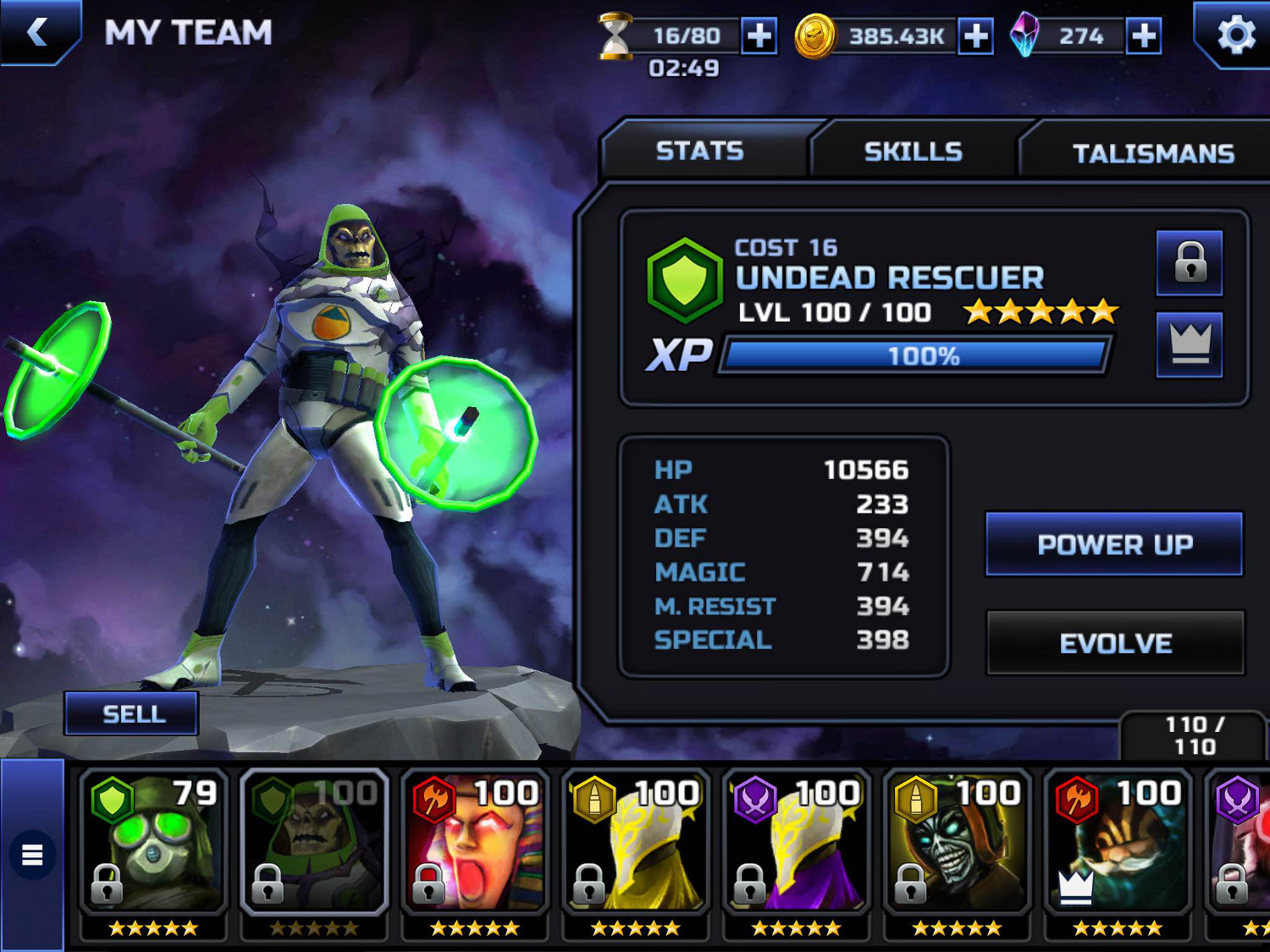1270x952 pixels.
Task: Purchase more crystals via plus button
Action: pyautogui.click(x=1143, y=36)
